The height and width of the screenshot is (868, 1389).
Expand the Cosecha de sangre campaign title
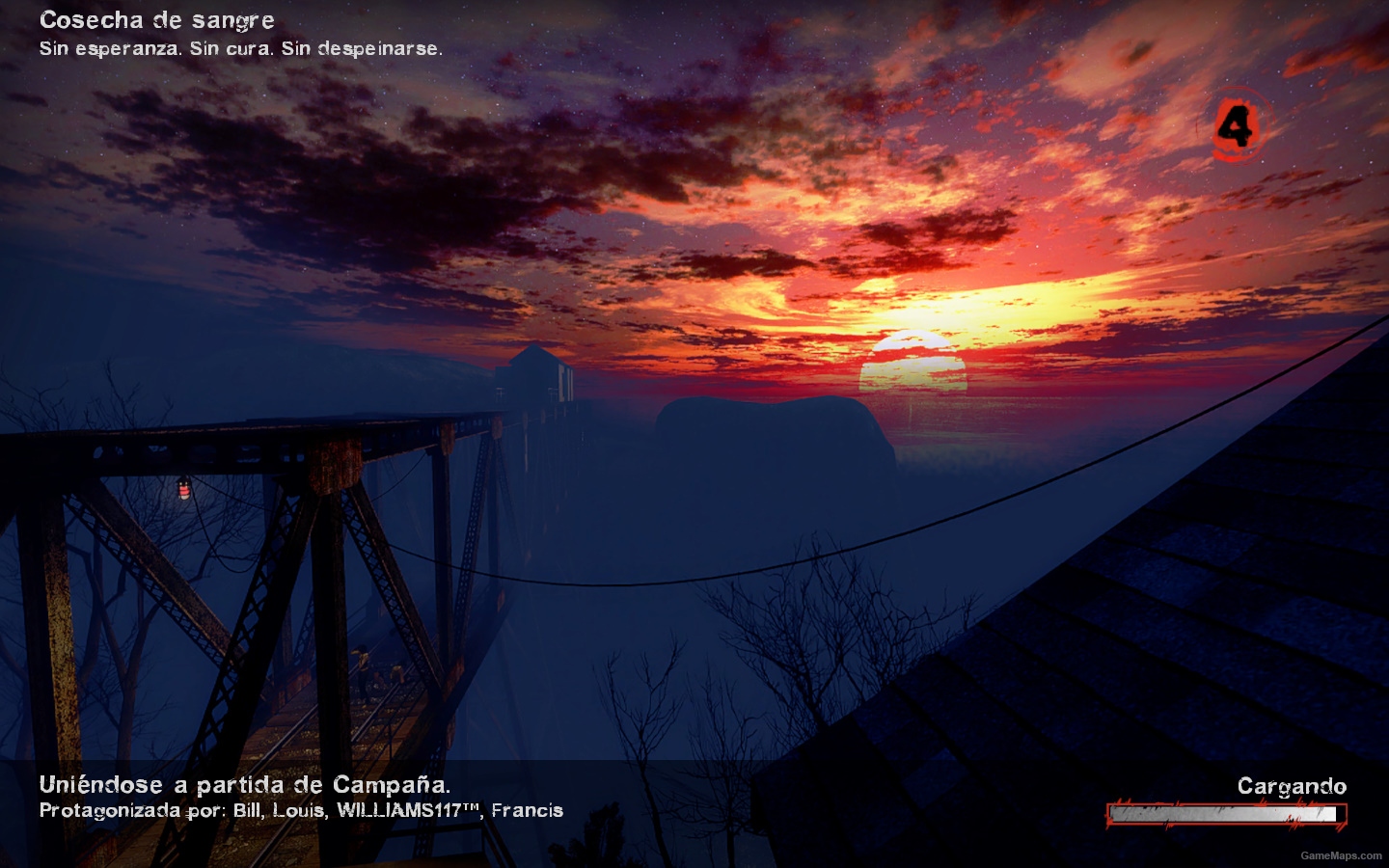[x=155, y=19]
